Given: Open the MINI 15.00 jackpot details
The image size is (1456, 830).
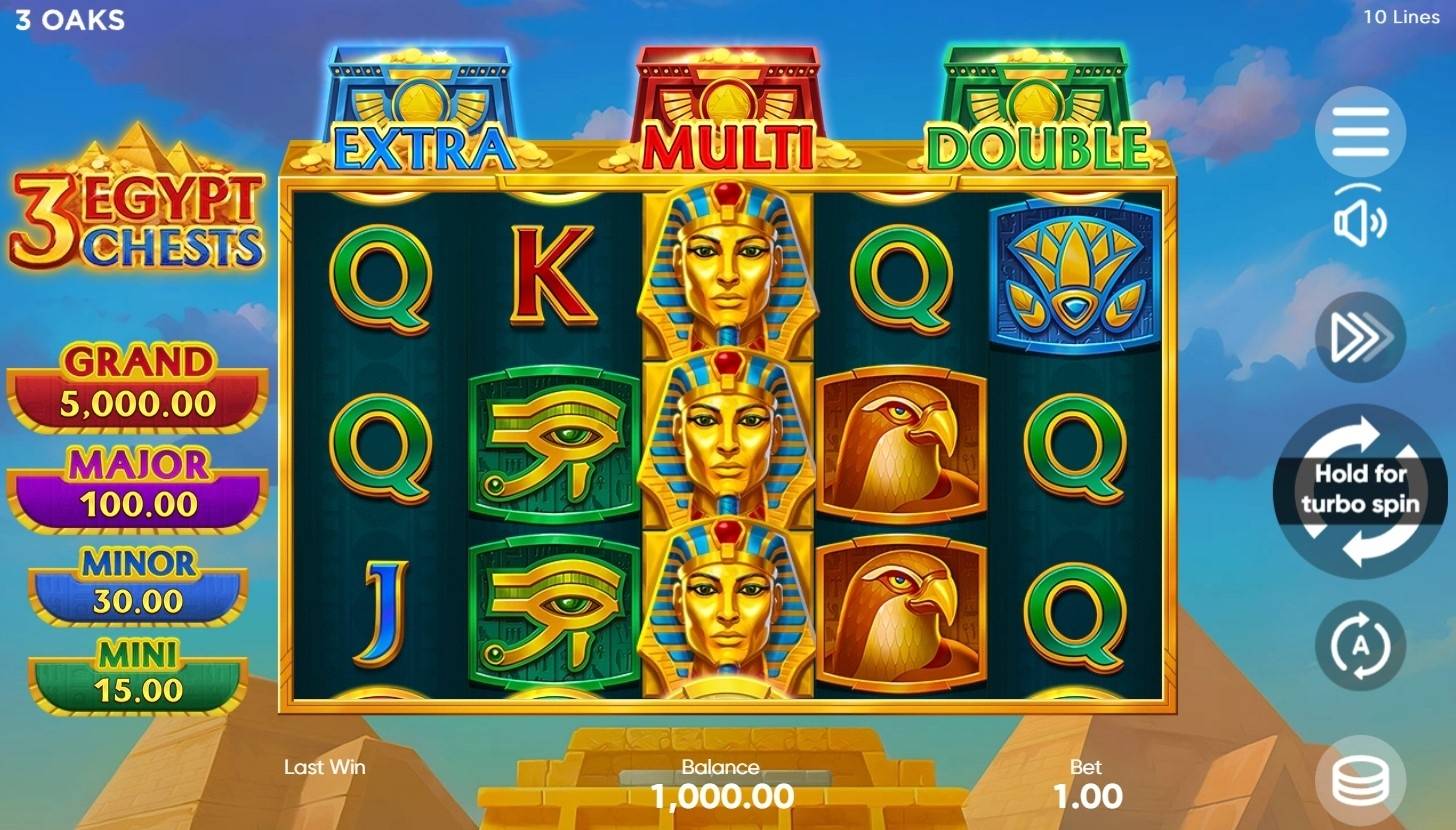Looking at the screenshot, I should click(x=137, y=672).
